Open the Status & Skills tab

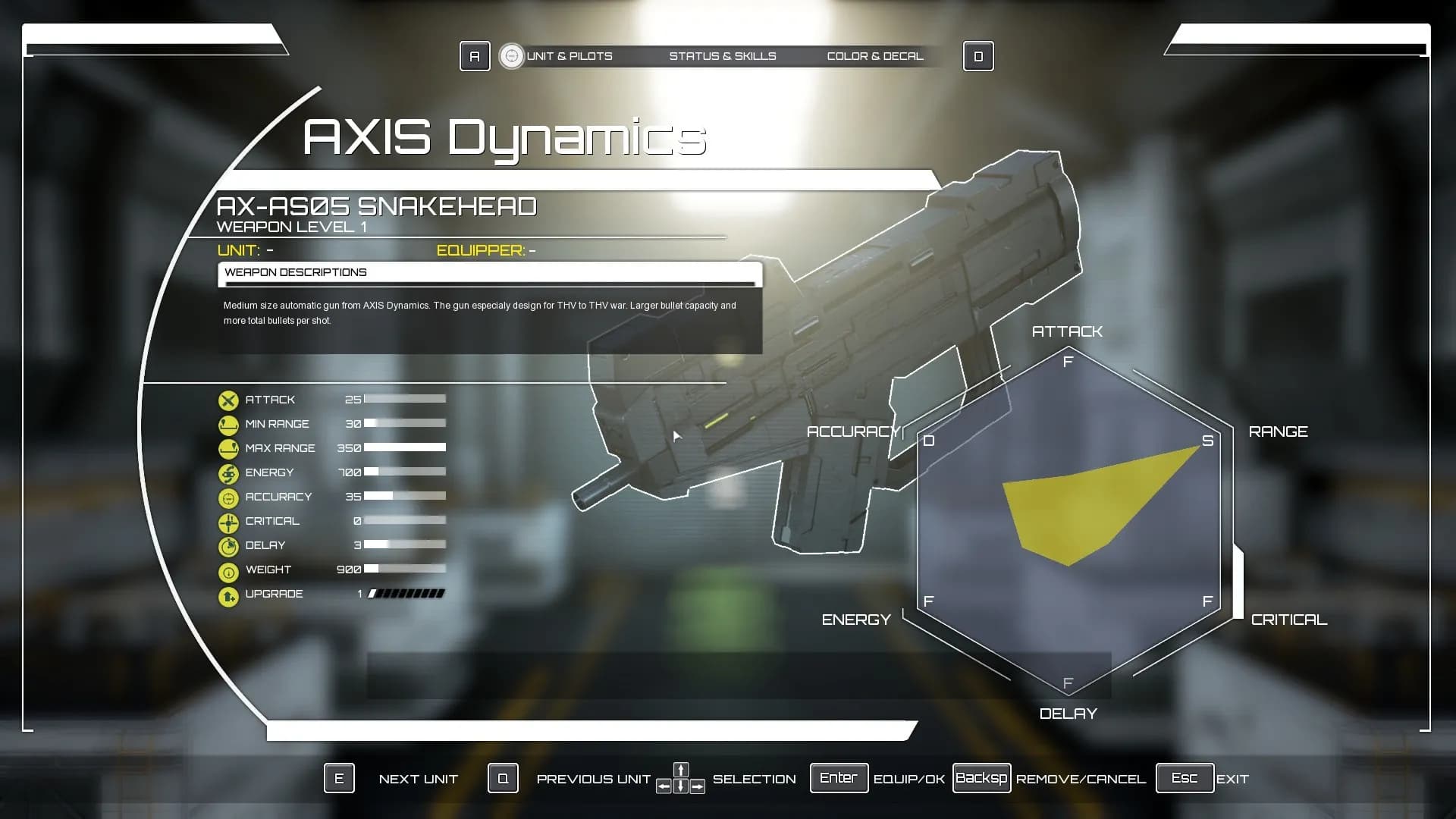[722, 56]
